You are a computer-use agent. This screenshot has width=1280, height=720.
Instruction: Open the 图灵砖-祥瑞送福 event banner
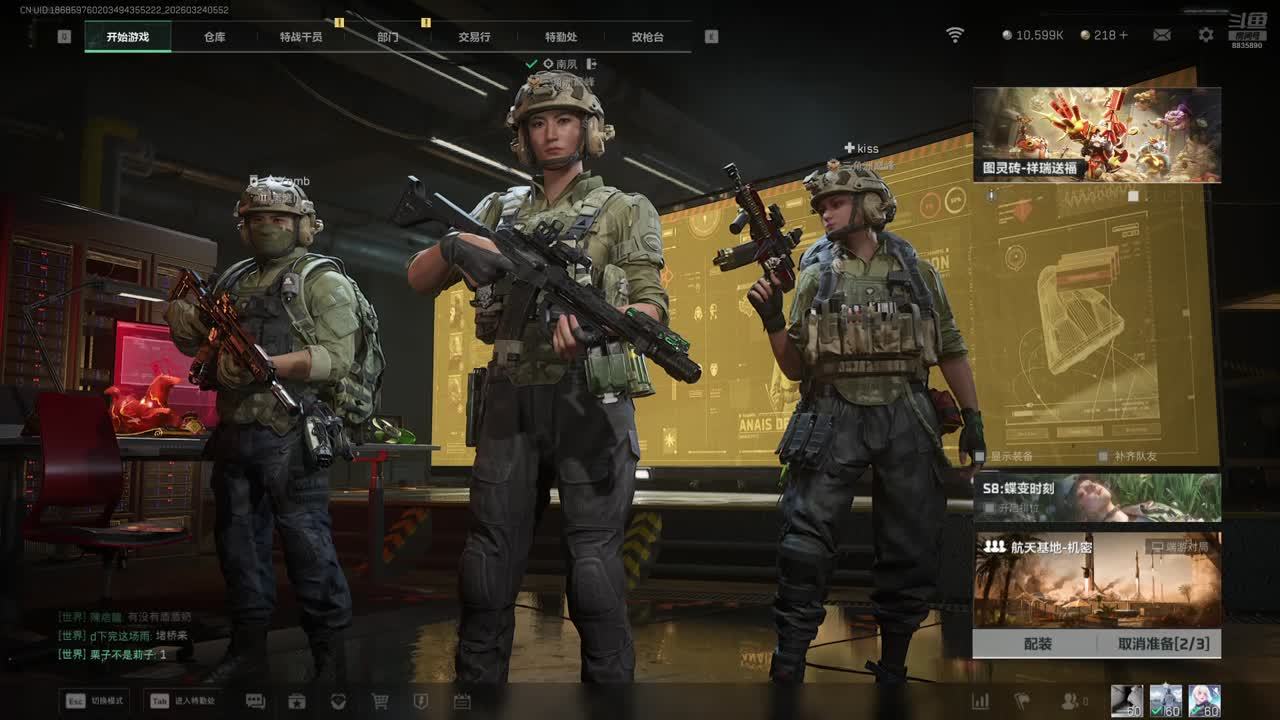click(x=1097, y=134)
